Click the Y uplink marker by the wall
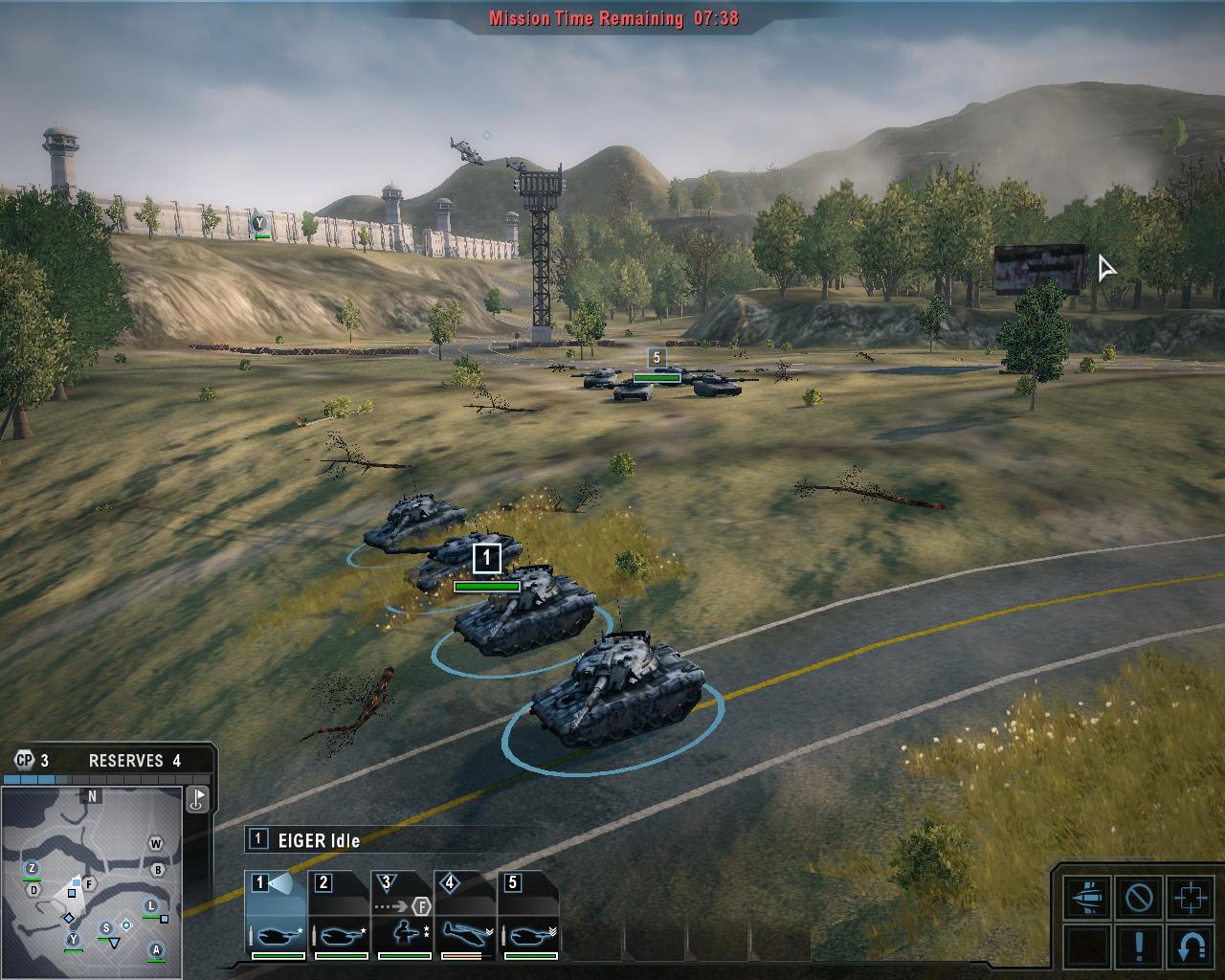Image resolution: width=1225 pixels, height=980 pixels. coord(257,223)
